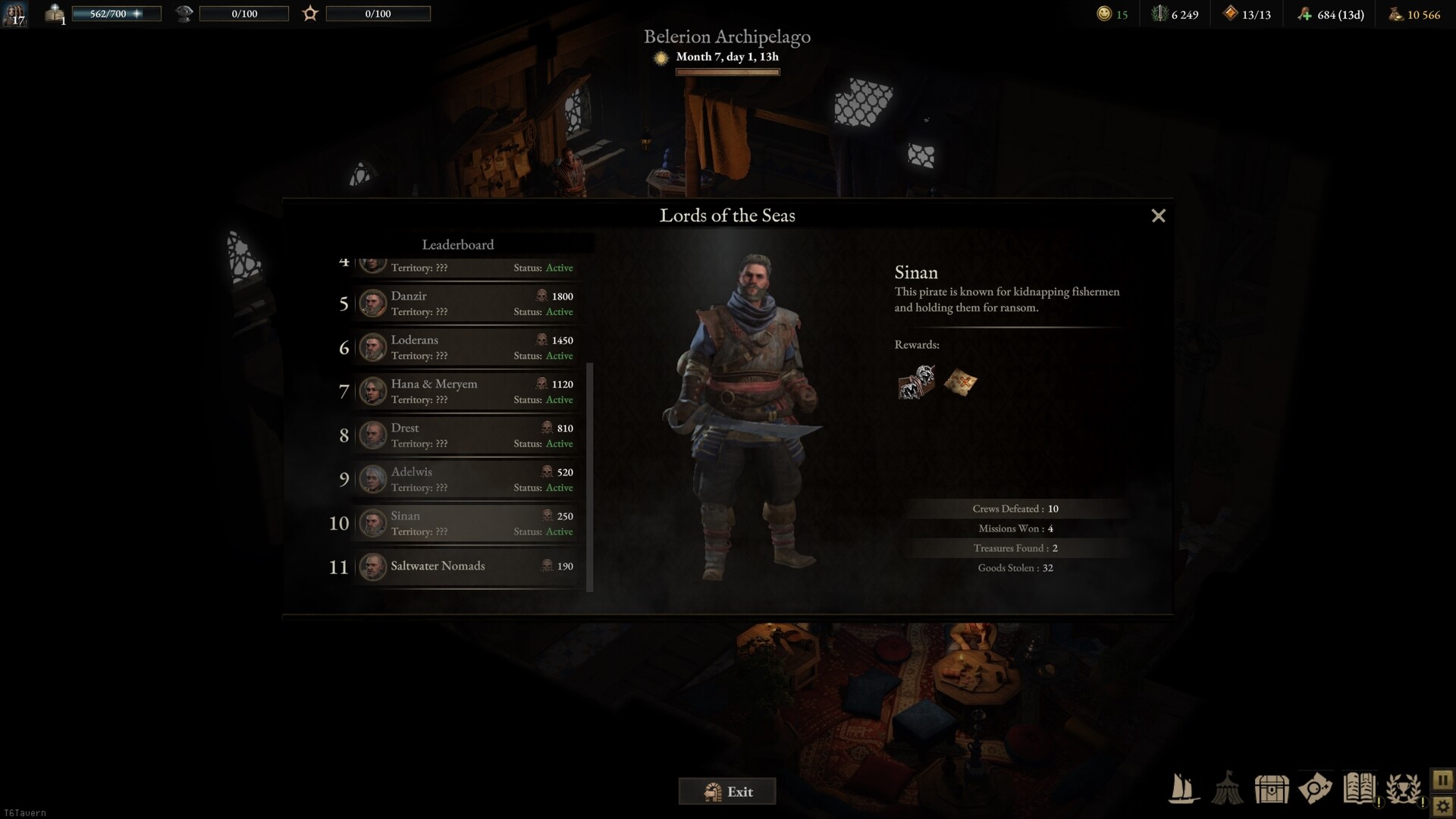1456x819 pixels.
Task: Click the daytime progress bar
Action: pyautogui.click(x=727, y=72)
